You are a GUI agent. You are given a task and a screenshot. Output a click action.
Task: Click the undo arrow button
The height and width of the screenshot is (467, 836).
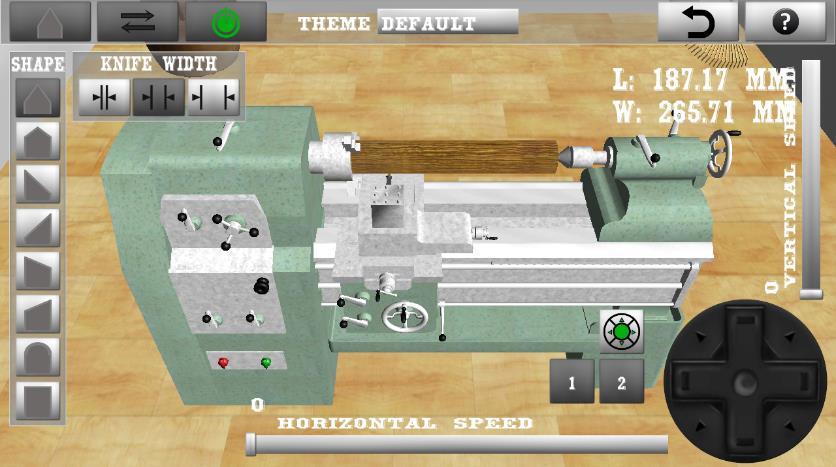coord(697,21)
